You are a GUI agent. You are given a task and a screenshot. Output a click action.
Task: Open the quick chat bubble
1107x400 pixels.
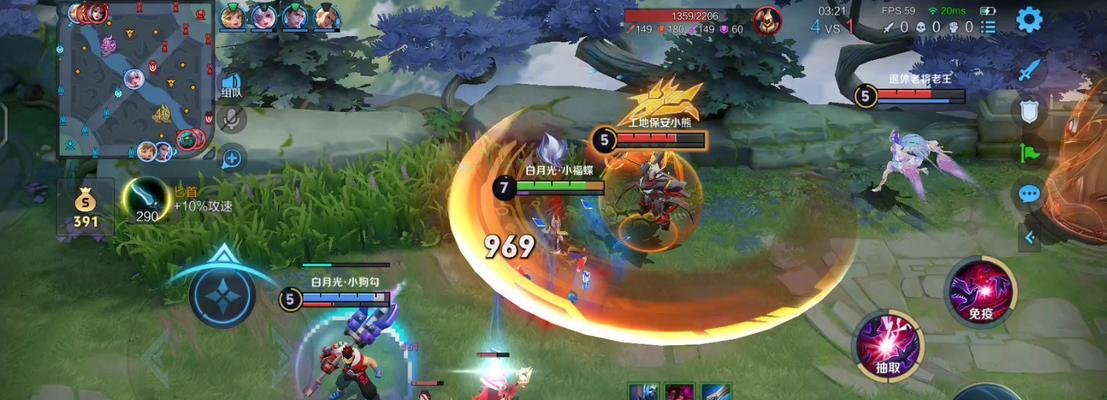[x=1029, y=193]
